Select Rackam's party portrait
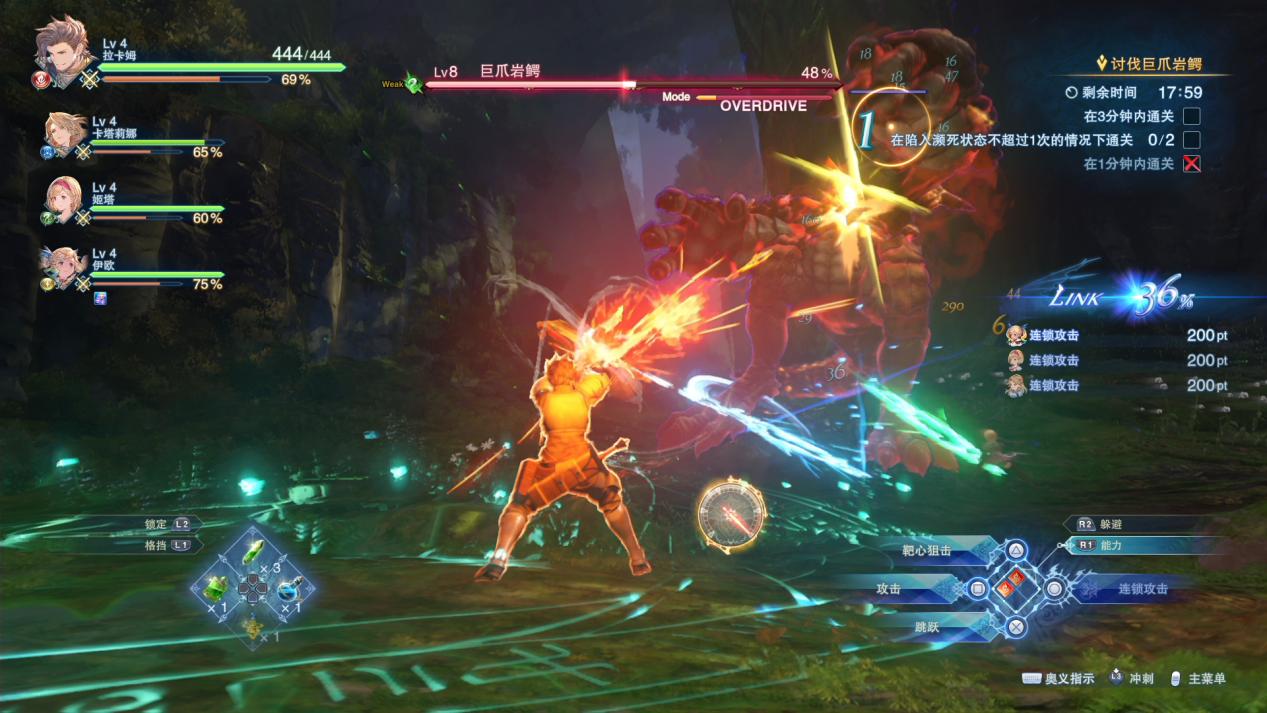 [64, 51]
